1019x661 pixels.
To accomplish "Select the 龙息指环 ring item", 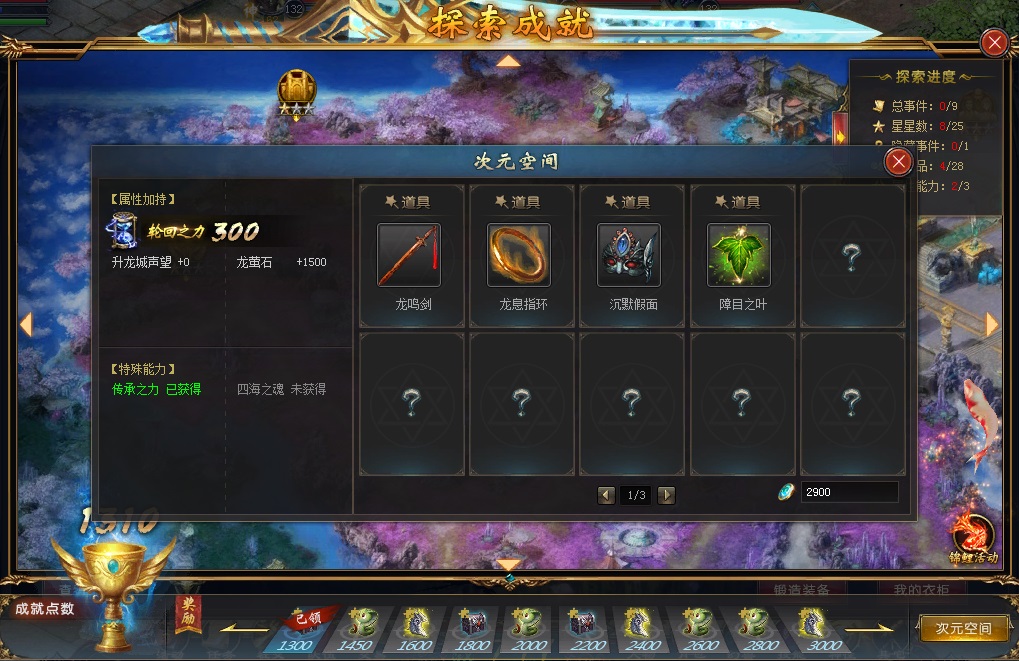I will tap(519, 254).
